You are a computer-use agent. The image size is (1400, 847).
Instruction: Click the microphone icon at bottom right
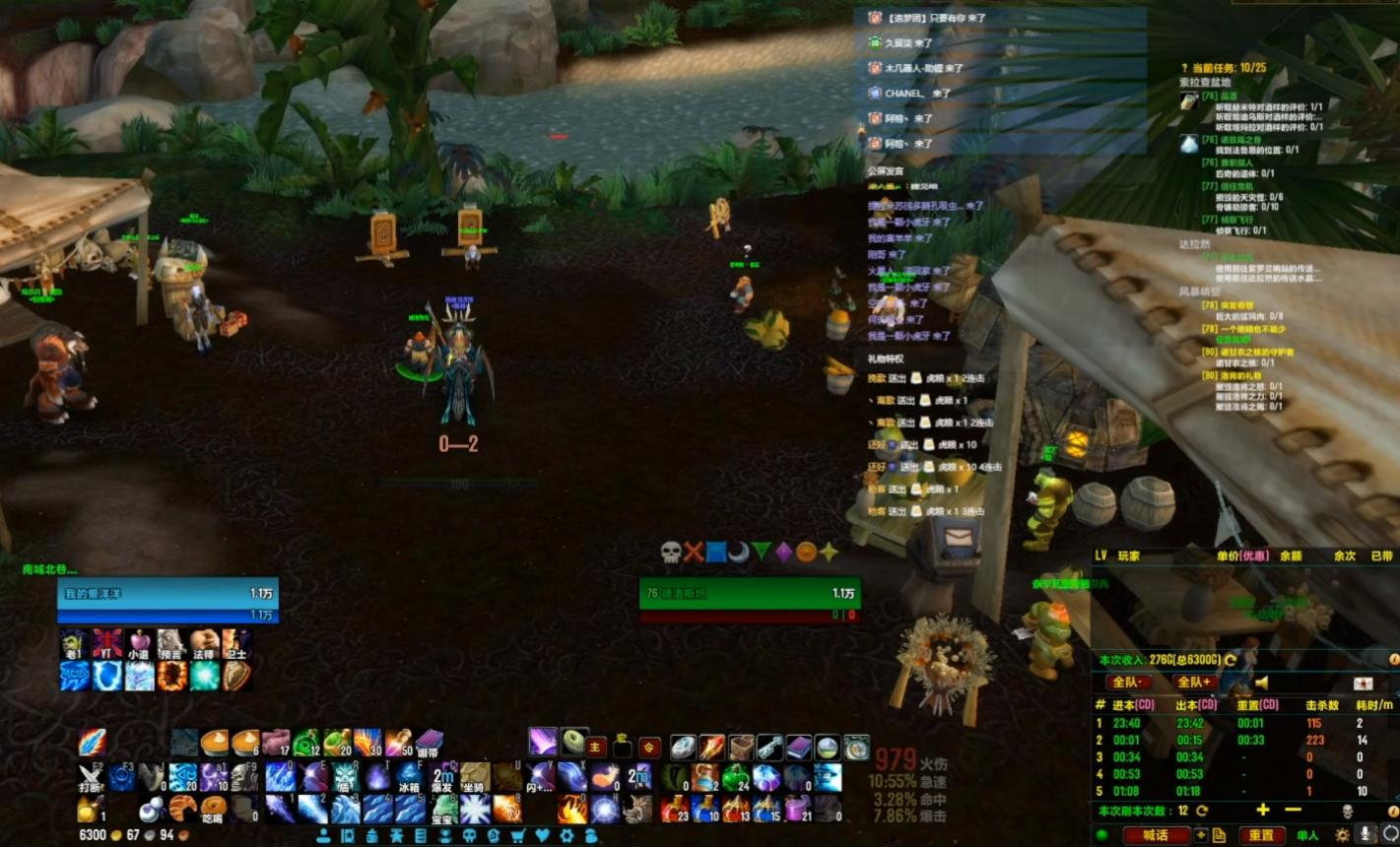tap(1367, 835)
